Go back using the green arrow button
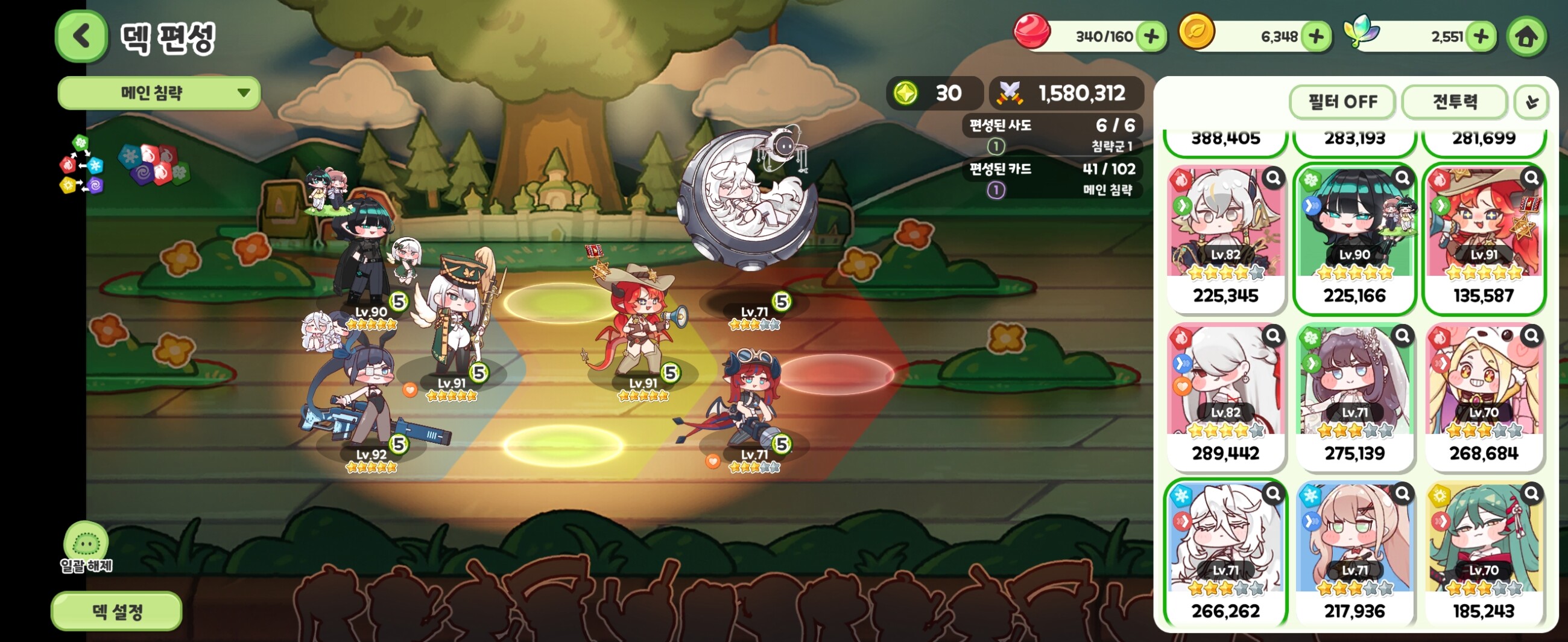The image size is (1568, 642). [81, 37]
